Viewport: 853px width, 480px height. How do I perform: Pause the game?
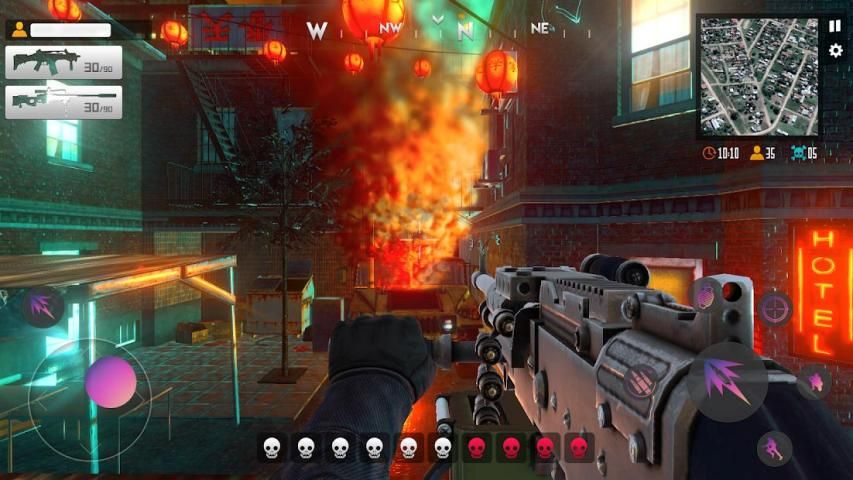pos(835,27)
